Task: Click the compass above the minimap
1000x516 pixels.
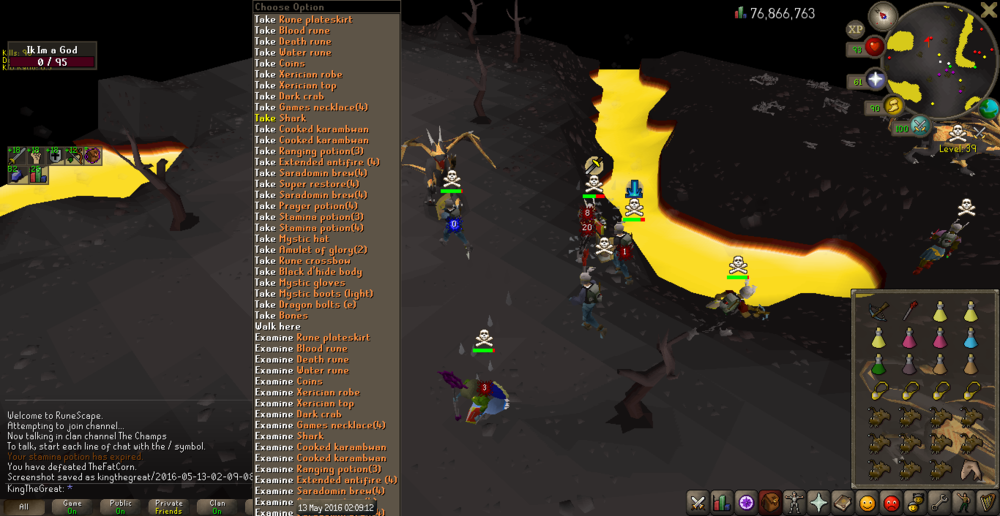Action: point(883,16)
